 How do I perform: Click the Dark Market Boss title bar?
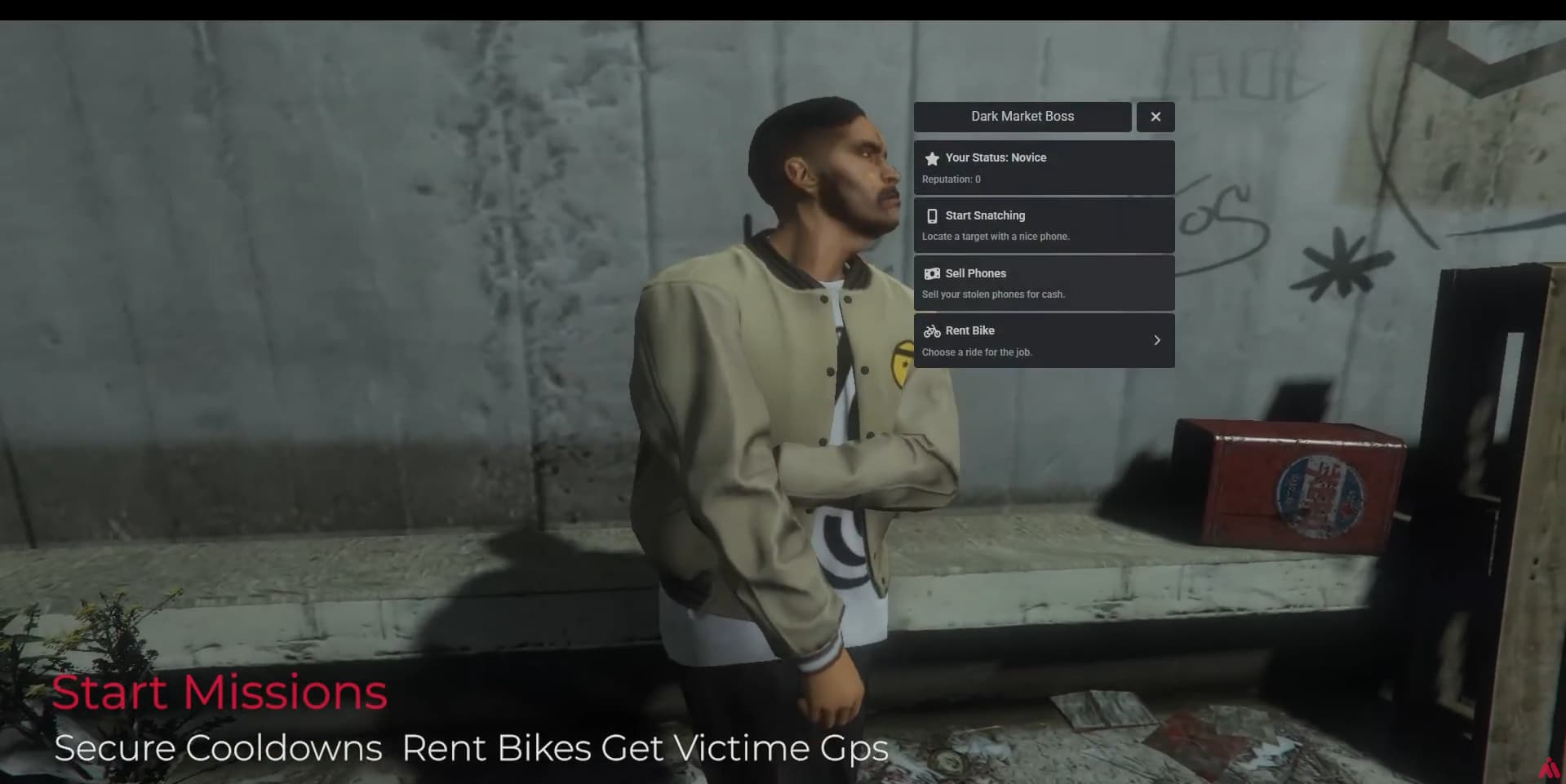1022,116
